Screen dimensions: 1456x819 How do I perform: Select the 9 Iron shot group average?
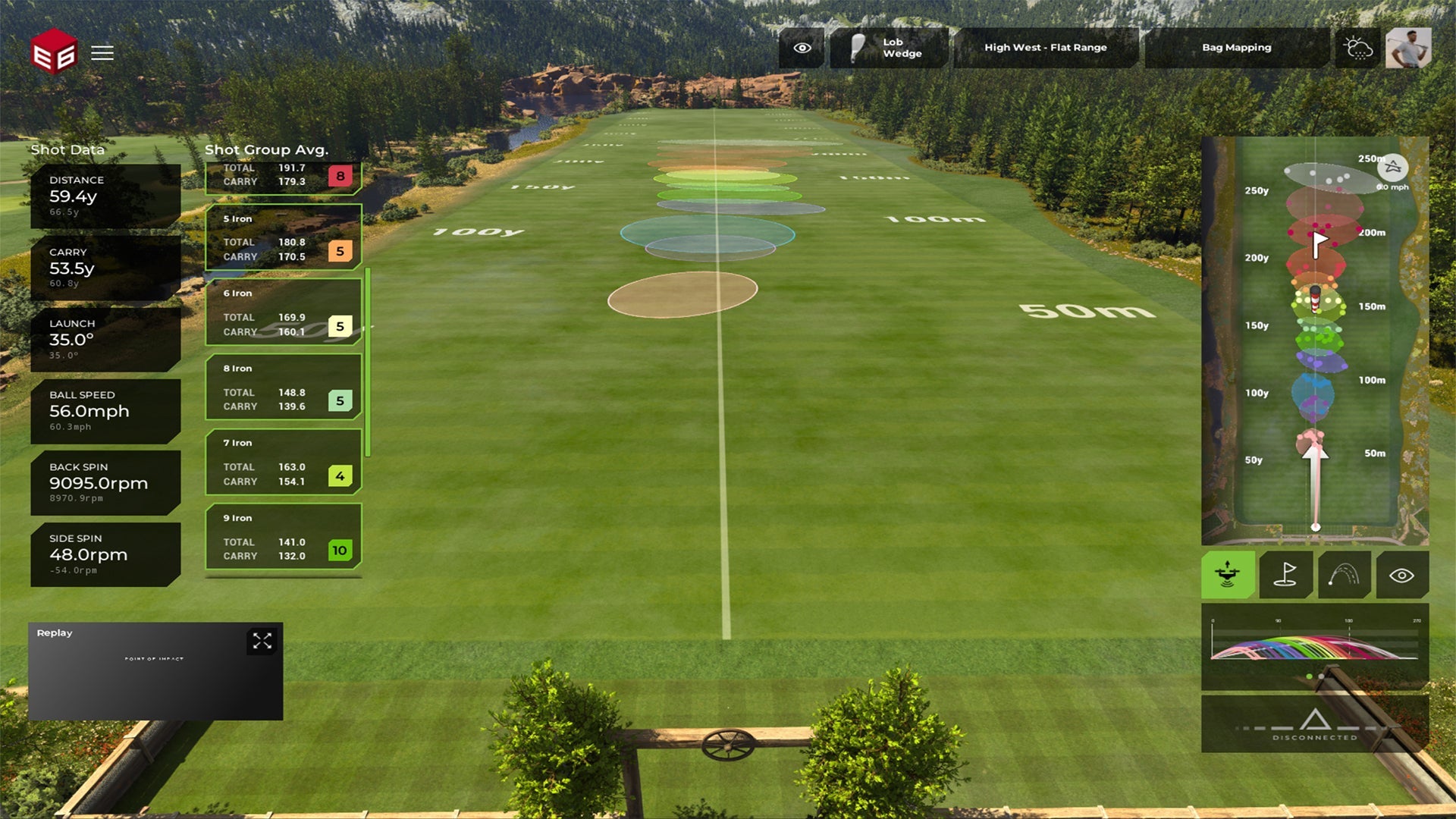click(x=283, y=538)
